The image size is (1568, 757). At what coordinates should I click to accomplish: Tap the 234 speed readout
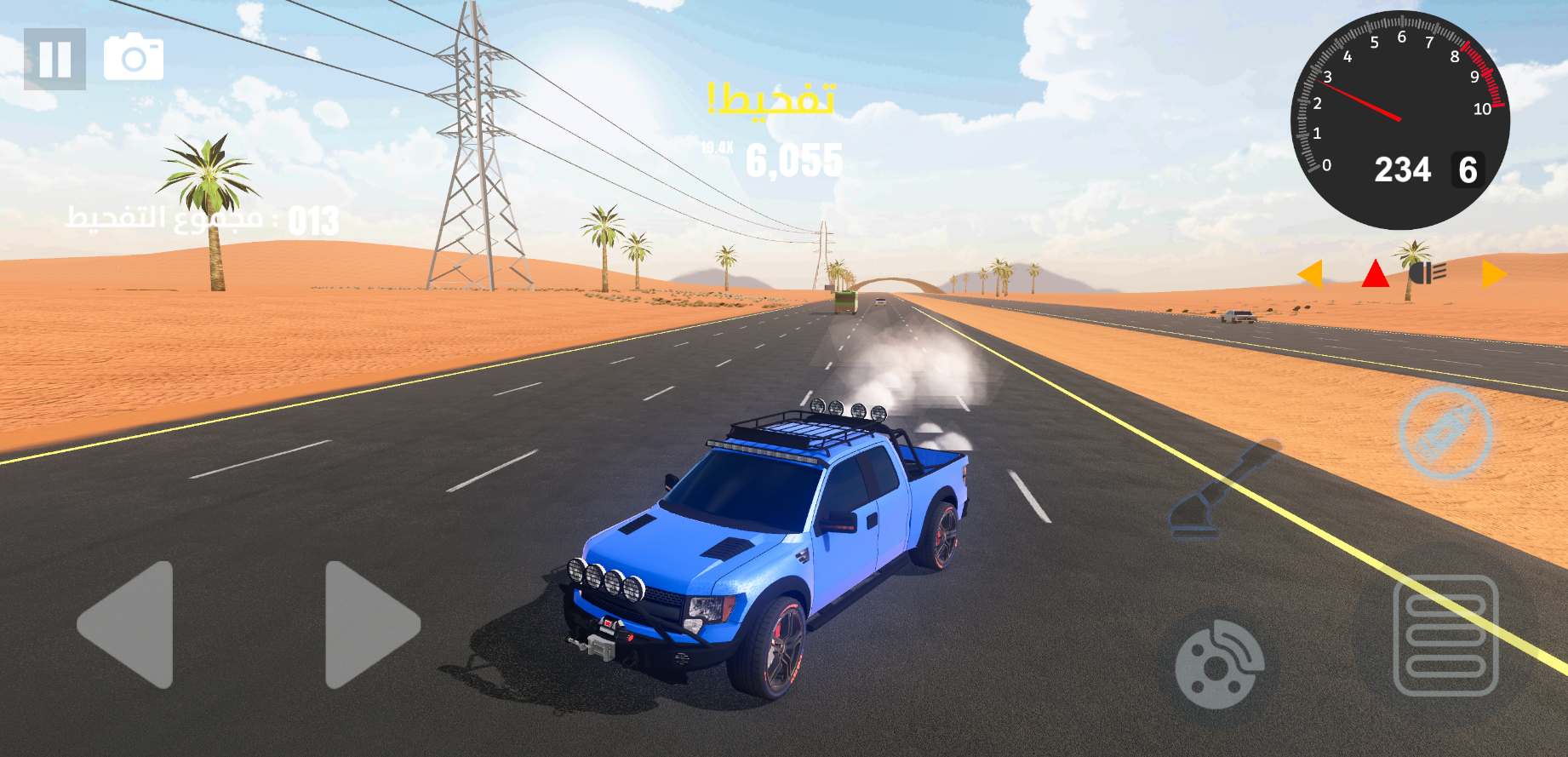click(x=1405, y=170)
